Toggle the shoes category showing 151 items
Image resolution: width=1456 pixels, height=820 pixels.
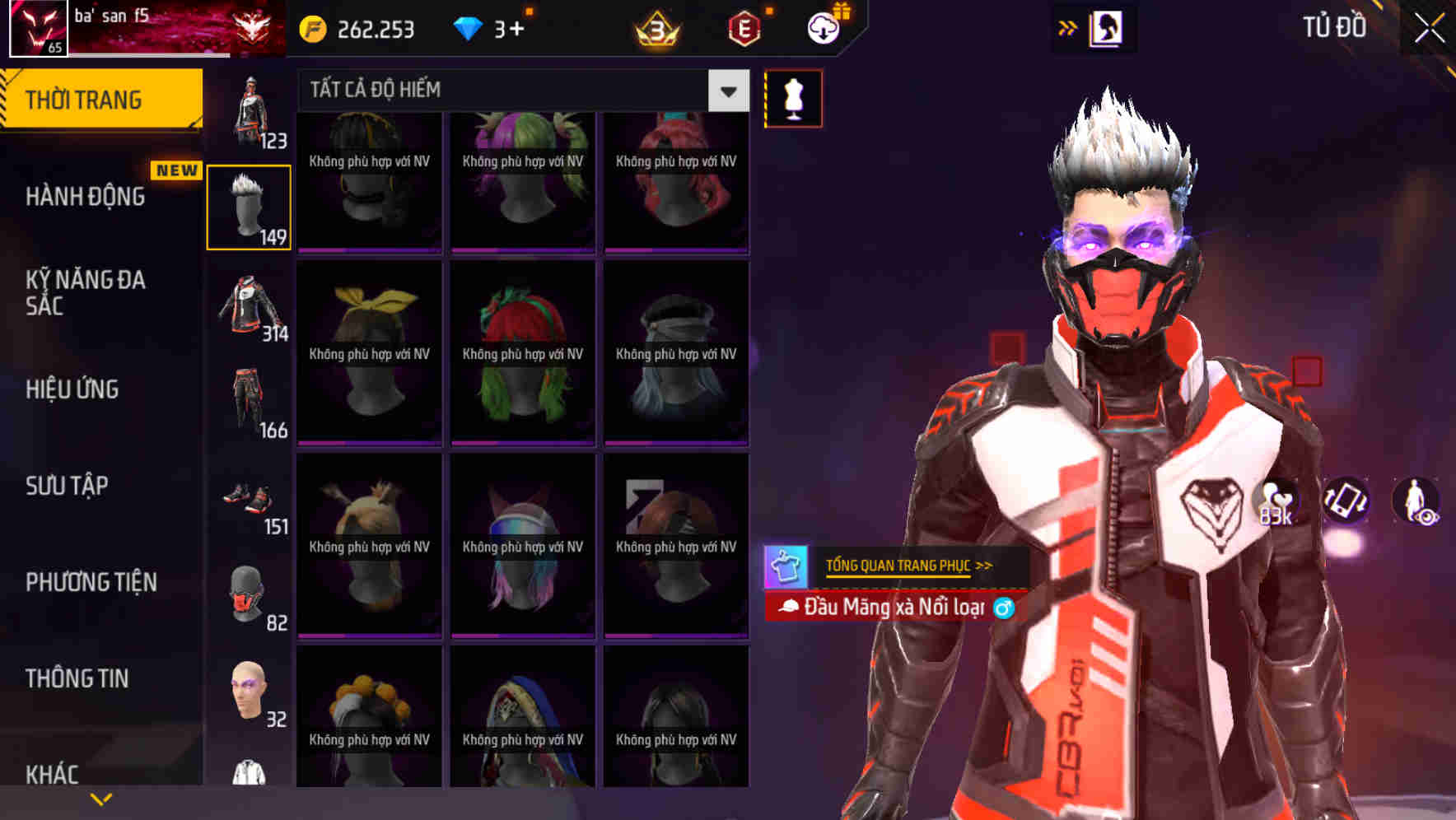coord(249,501)
